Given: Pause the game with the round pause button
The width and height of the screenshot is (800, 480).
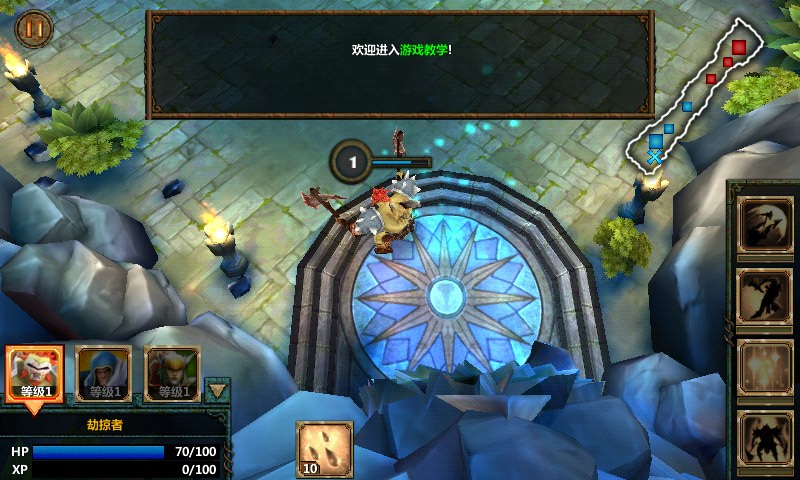Looking at the screenshot, I should pyautogui.click(x=33, y=29).
